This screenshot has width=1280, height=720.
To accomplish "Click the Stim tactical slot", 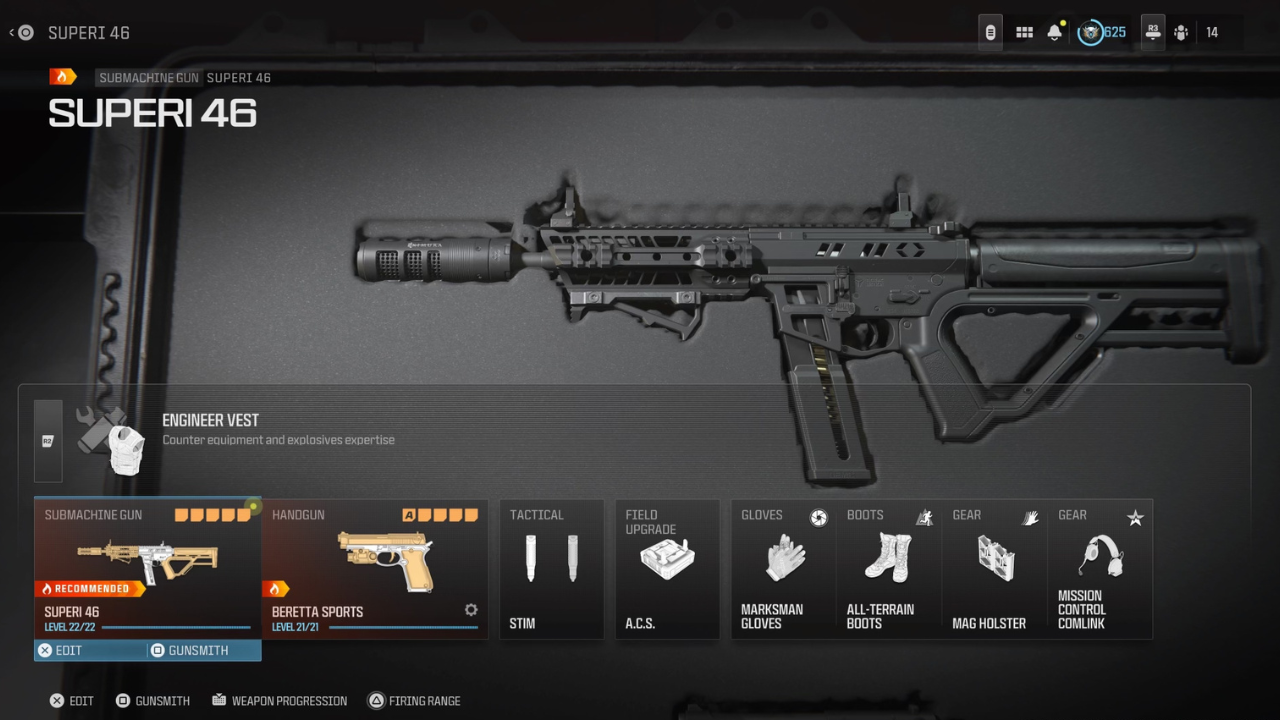I will coord(551,570).
